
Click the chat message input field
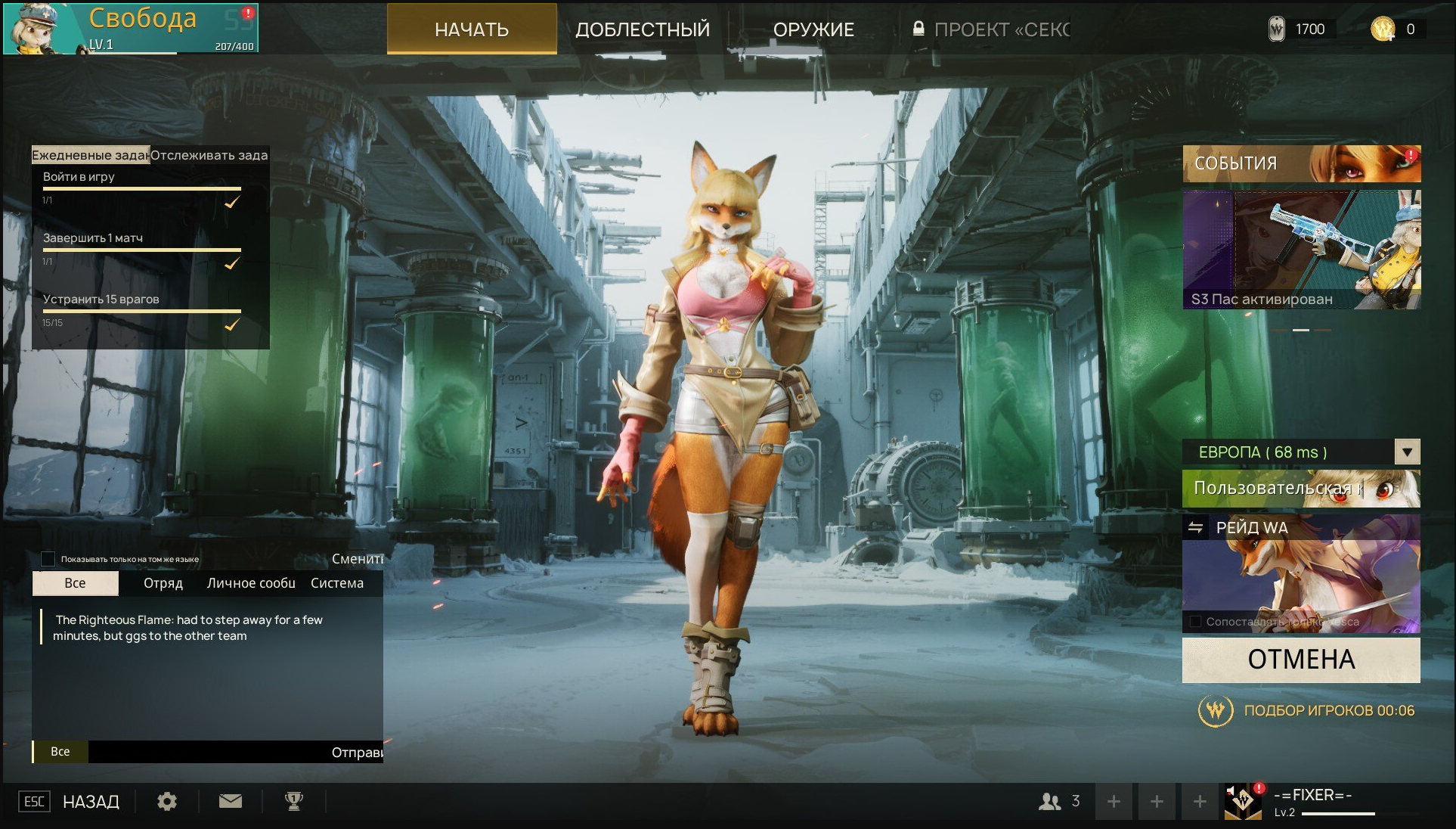point(208,752)
